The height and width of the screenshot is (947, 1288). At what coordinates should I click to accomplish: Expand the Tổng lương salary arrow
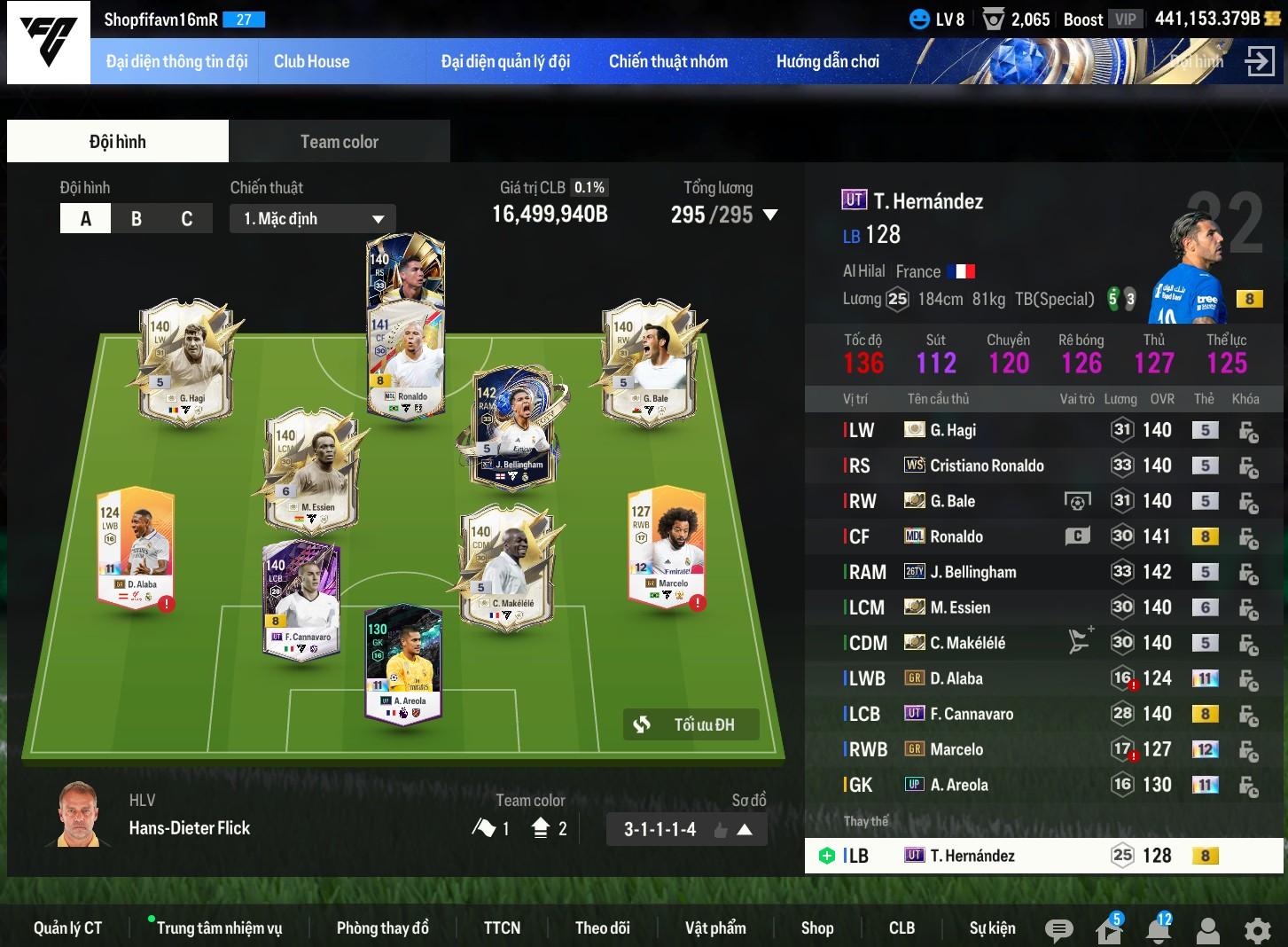[x=770, y=215]
